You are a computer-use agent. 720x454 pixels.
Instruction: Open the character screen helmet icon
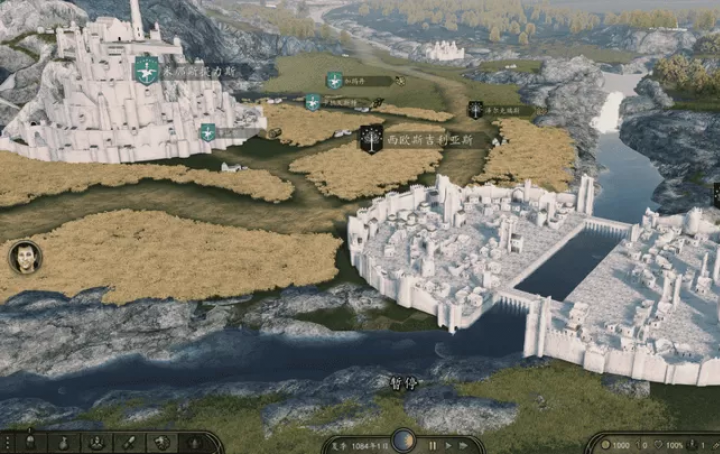pyautogui.click(x=31, y=442)
